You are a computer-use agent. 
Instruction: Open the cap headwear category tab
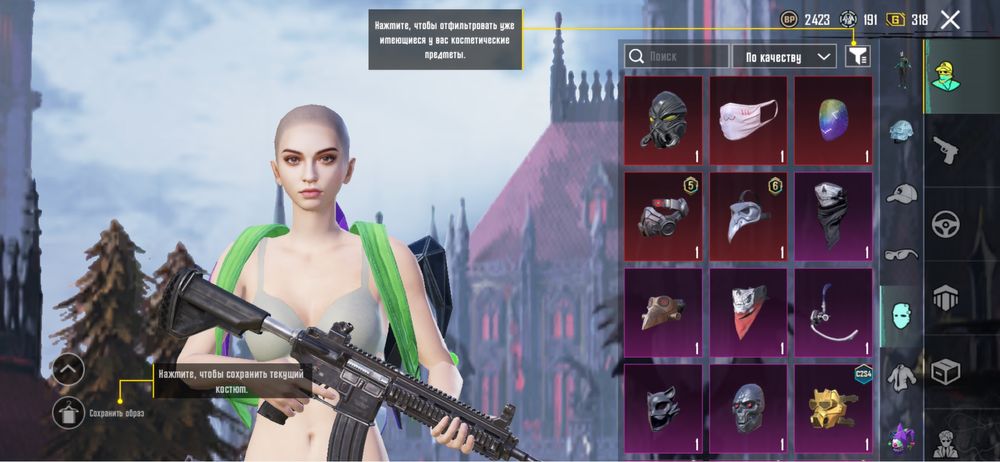tap(902, 194)
